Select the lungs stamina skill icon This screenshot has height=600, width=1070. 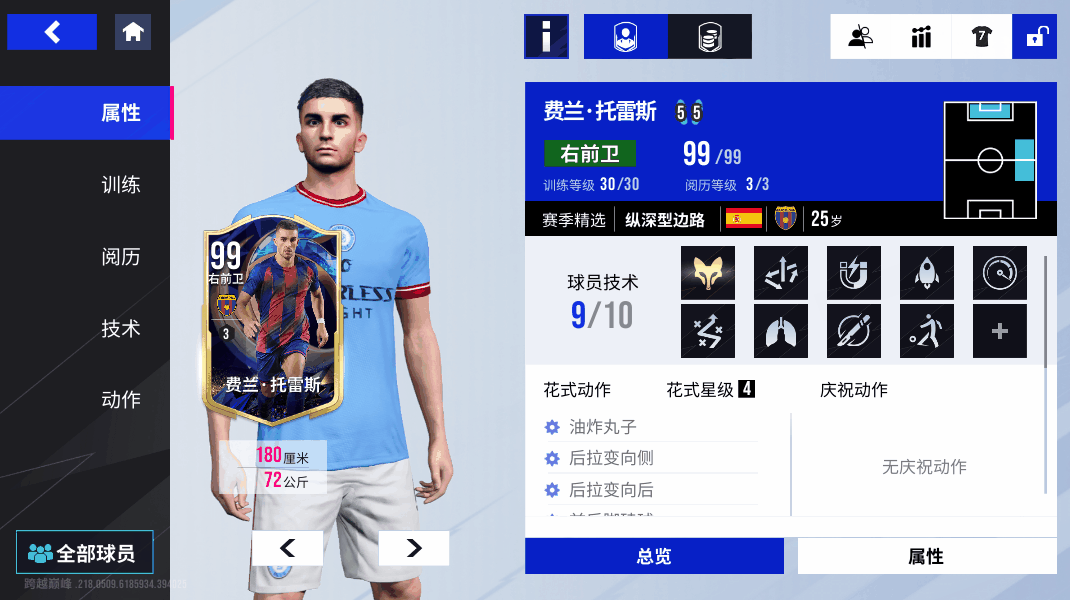781,331
